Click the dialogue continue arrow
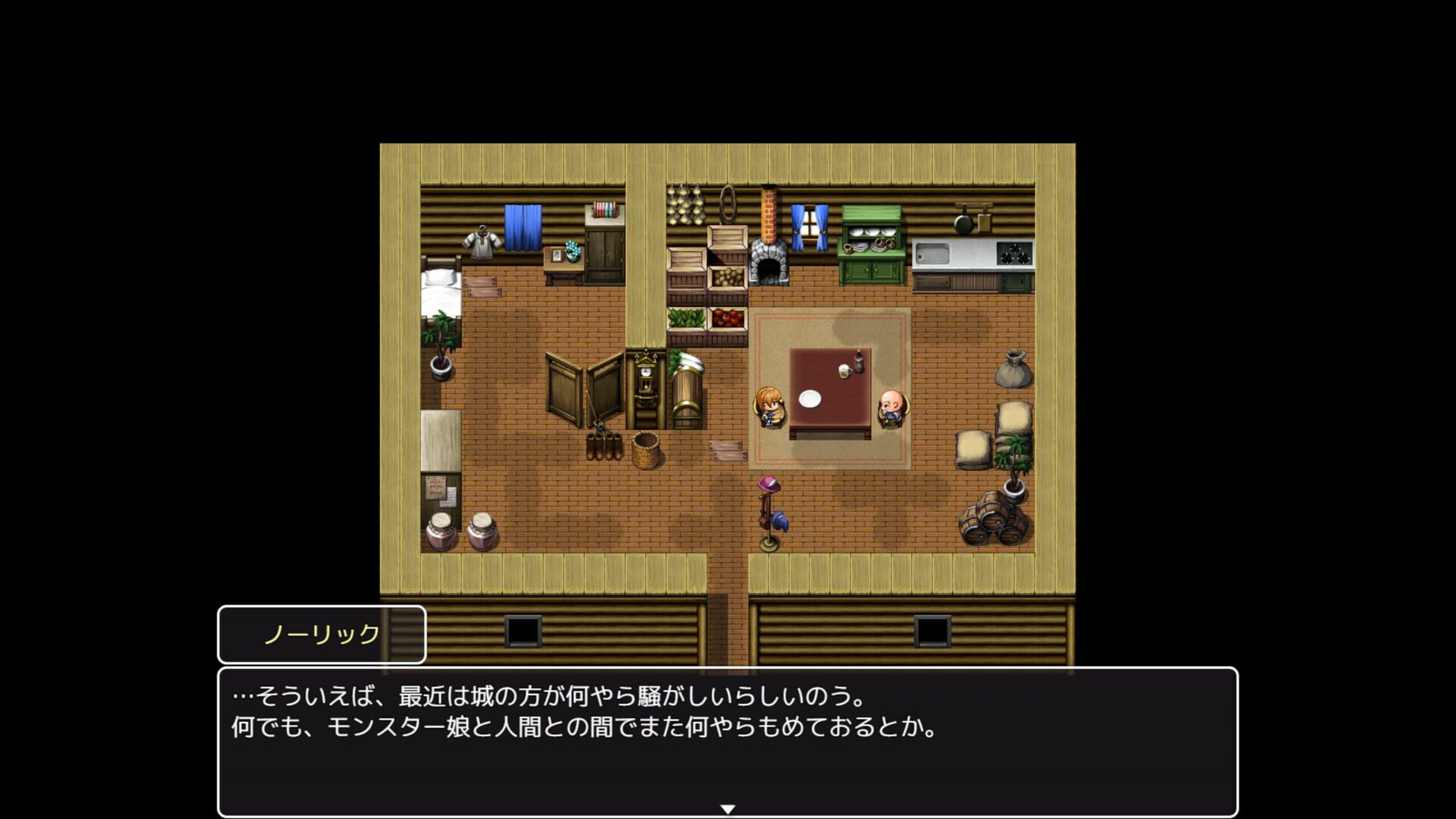This screenshot has width=1456, height=819. (727, 809)
